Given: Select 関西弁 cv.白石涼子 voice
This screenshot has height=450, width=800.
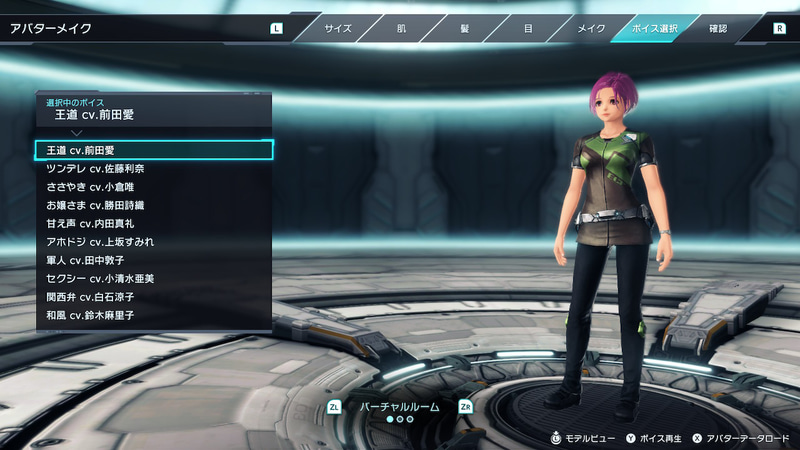Looking at the screenshot, I should click(x=154, y=297).
